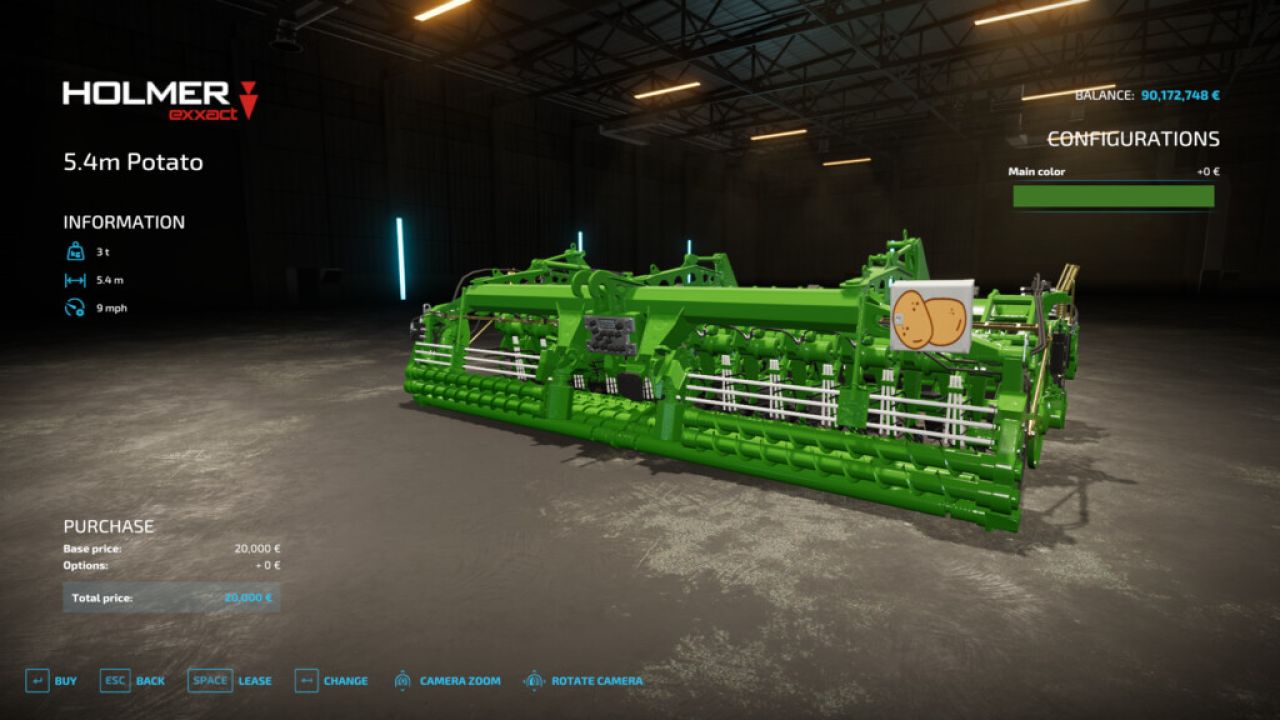This screenshot has width=1280, height=720.
Task: Choose the LEASE option
Action: click(x=254, y=680)
